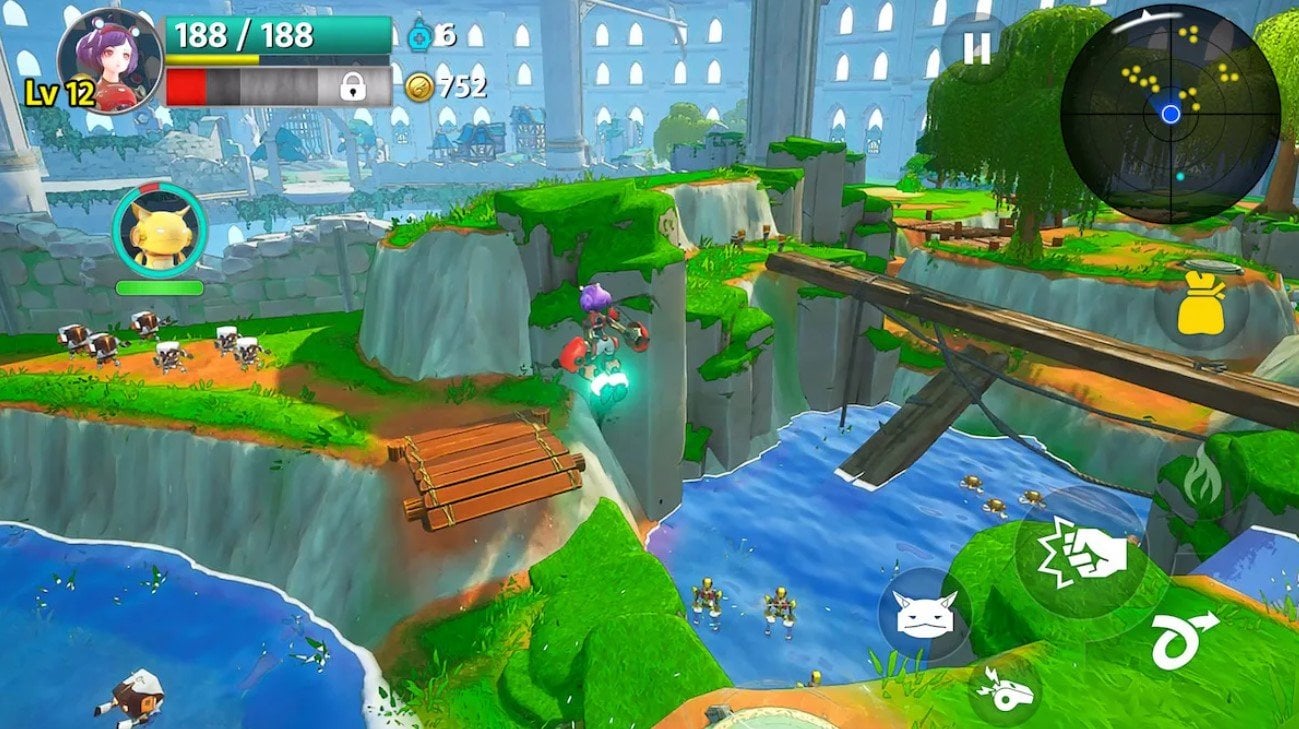Select the yellow cat companion portrait
Screen dimensions: 1299x729
click(x=158, y=231)
